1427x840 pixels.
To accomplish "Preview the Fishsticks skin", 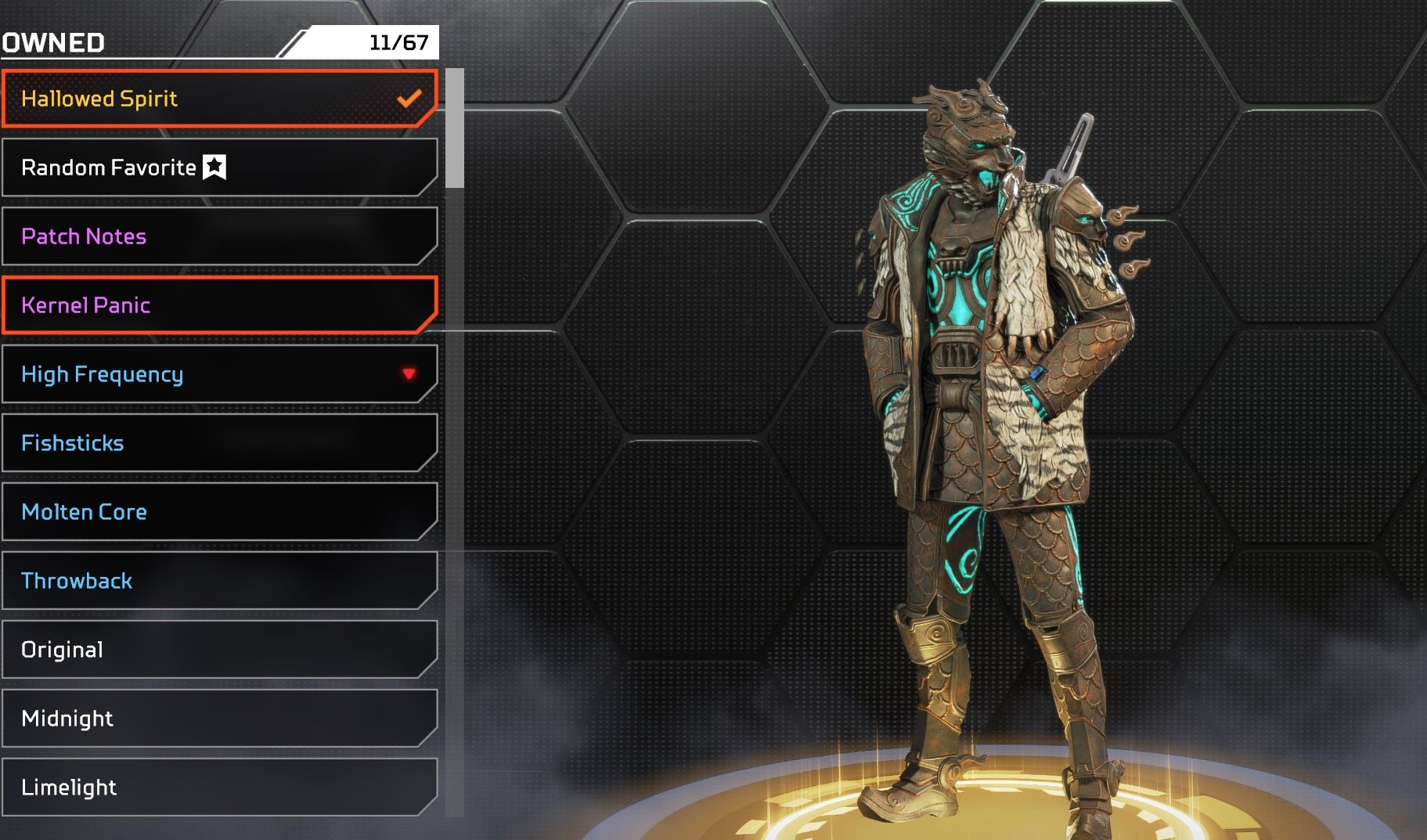I will click(x=219, y=443).
